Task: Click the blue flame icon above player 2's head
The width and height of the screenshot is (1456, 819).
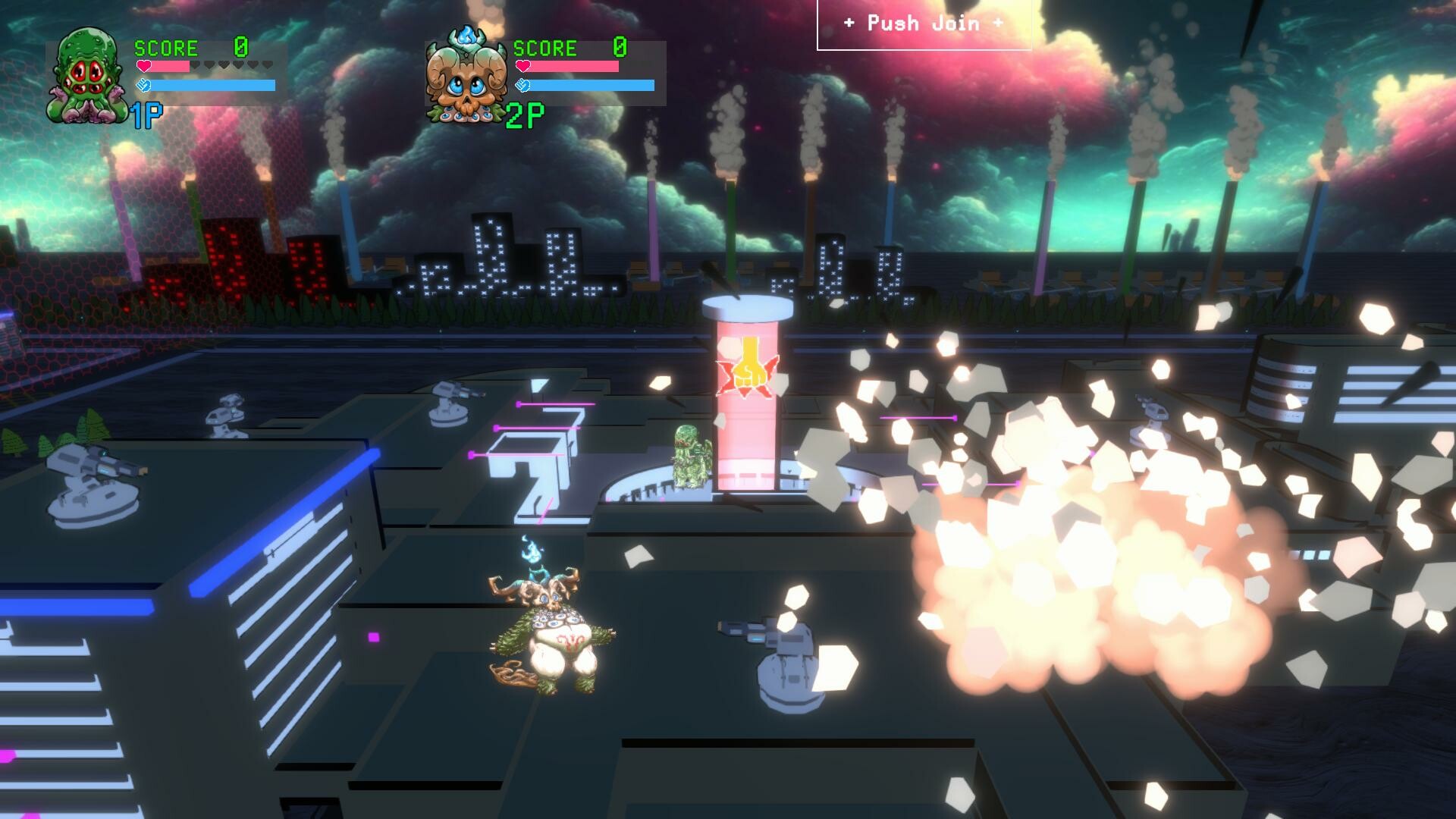Action: [533, 551]
